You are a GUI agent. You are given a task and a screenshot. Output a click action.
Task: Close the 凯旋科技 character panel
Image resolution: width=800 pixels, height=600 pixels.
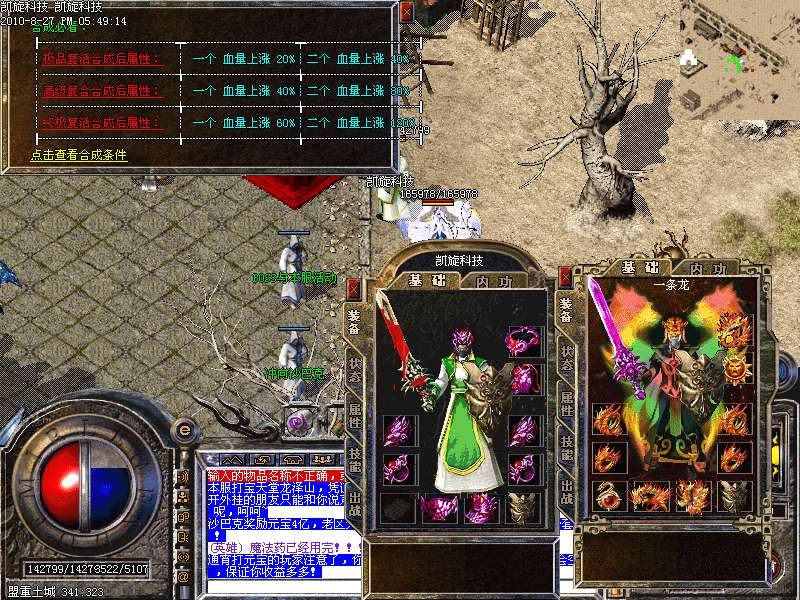[x=353, y=289]
